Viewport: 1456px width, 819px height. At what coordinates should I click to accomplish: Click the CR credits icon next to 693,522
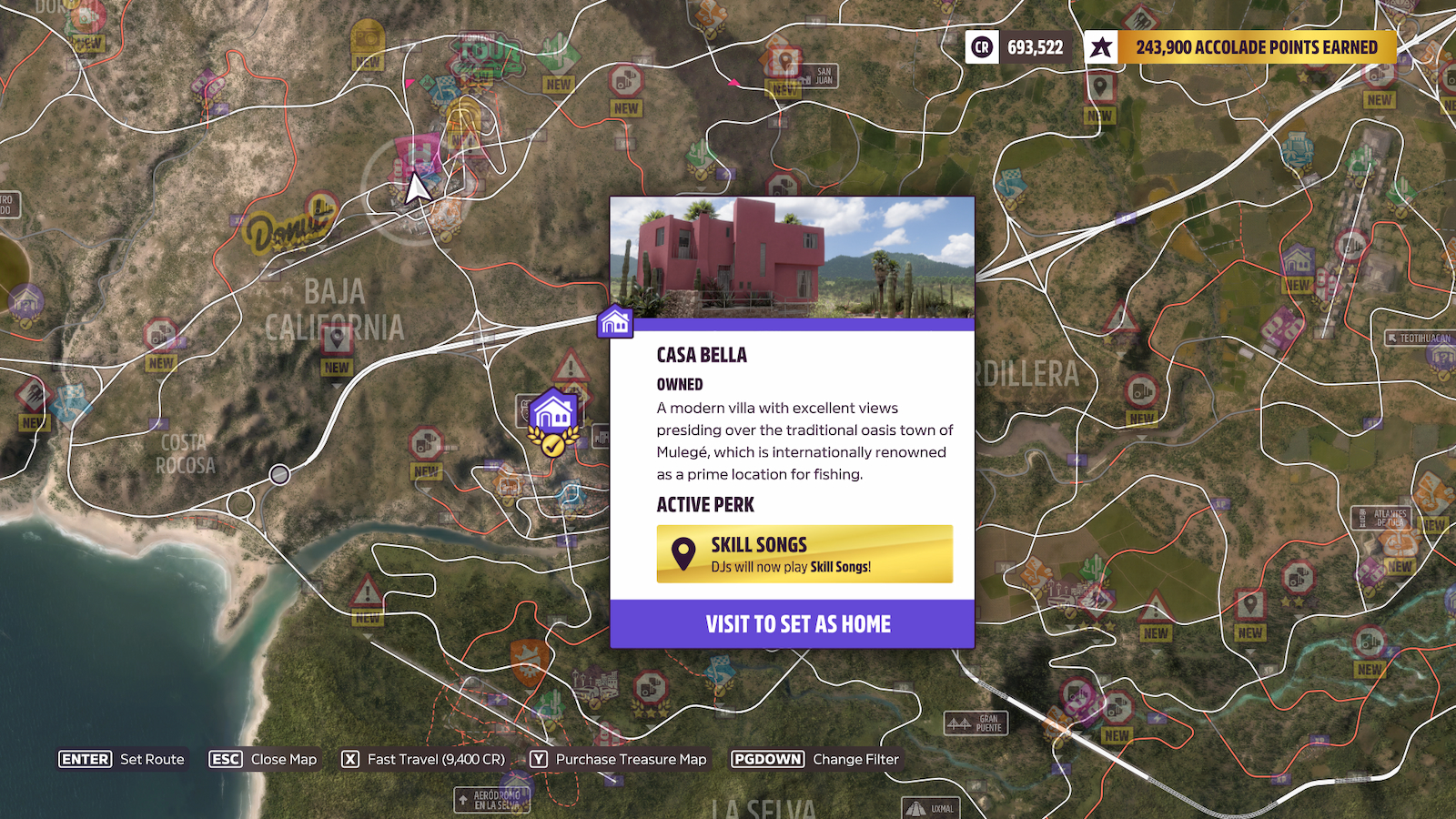pyautogui.click(x=982, y=48)
